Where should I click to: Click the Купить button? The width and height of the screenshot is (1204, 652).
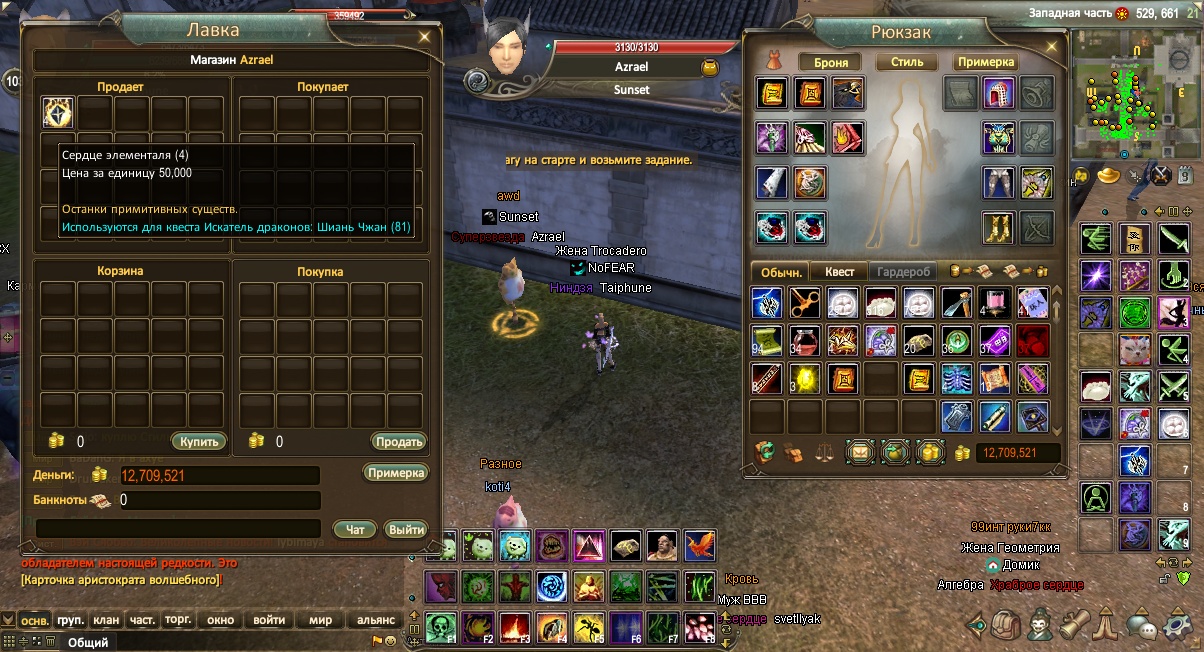tap(199, 441)
